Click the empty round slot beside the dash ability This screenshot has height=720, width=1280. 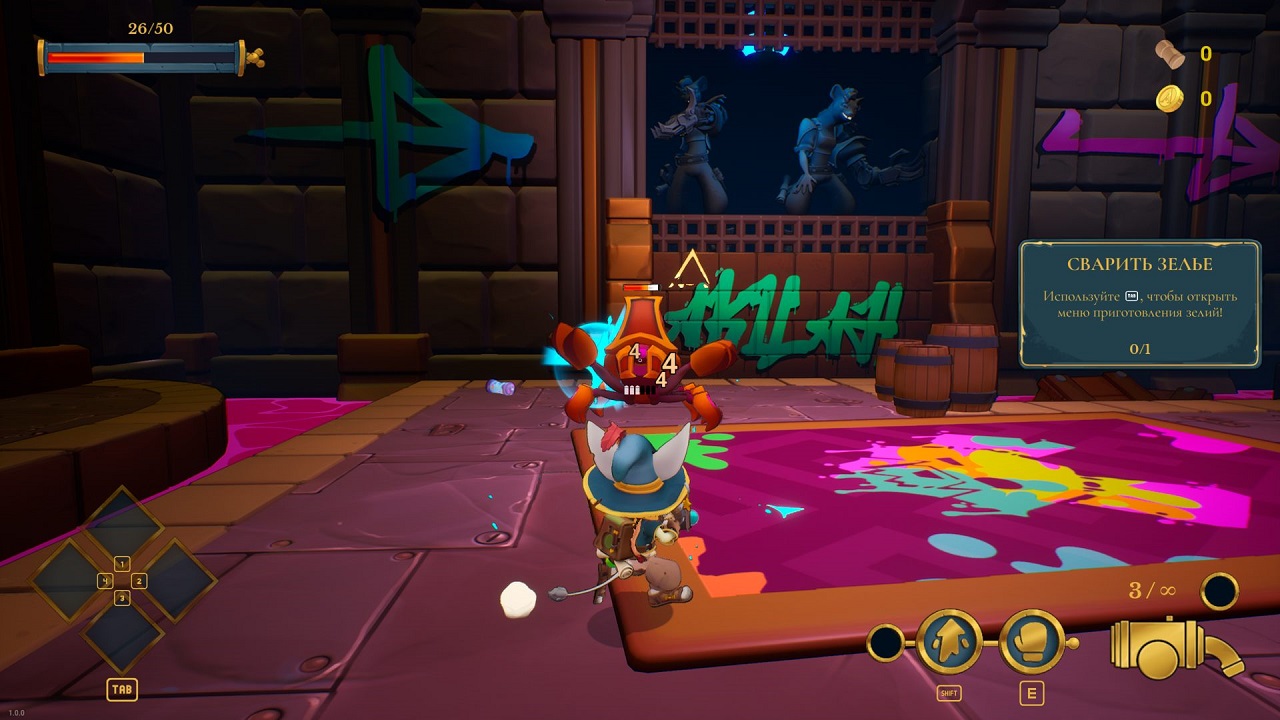885,643
